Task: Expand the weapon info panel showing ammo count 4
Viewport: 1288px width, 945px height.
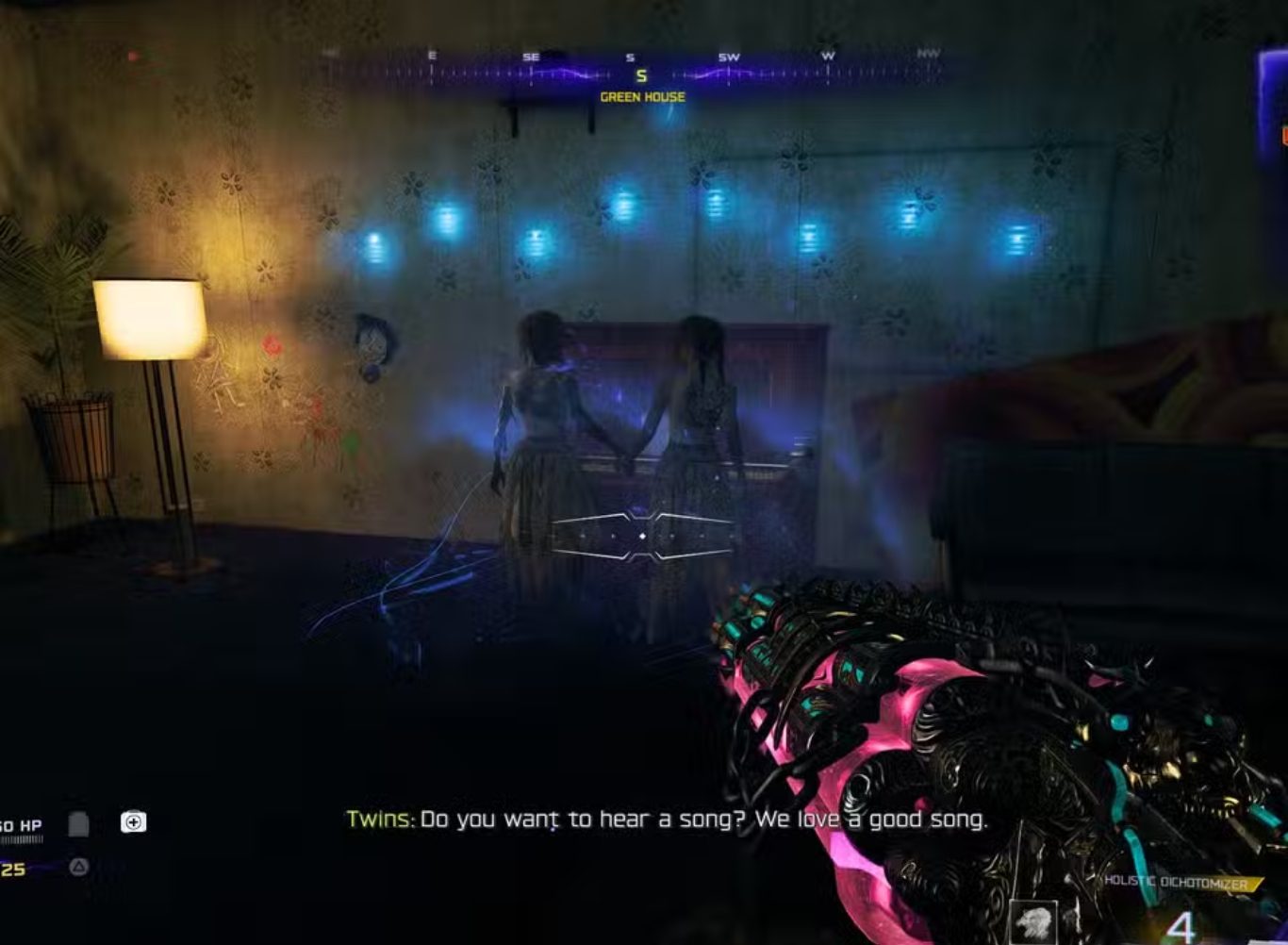Action: [1181, 926]
